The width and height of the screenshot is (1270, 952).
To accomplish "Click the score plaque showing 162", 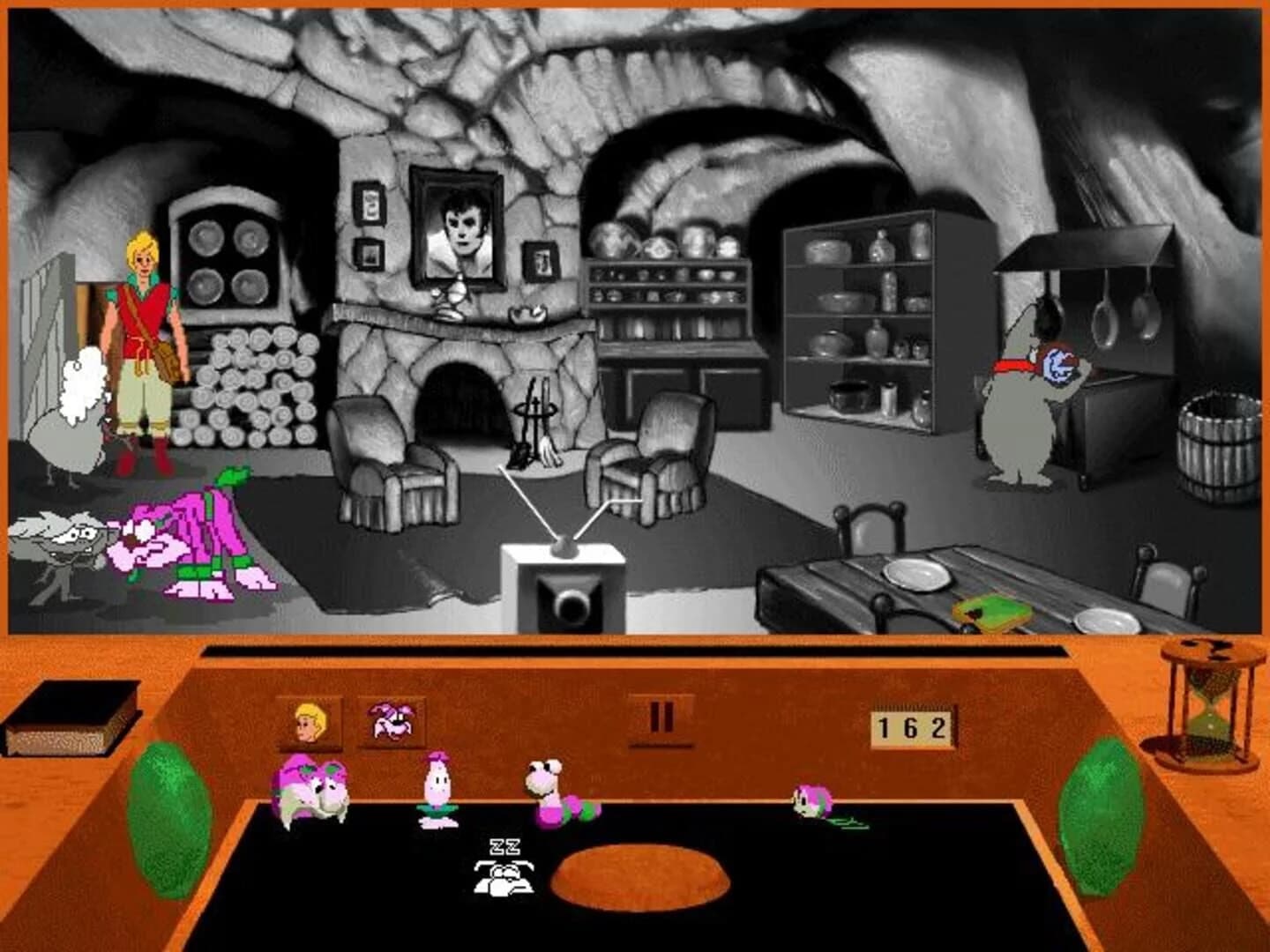I will click(x=913, y=727).
